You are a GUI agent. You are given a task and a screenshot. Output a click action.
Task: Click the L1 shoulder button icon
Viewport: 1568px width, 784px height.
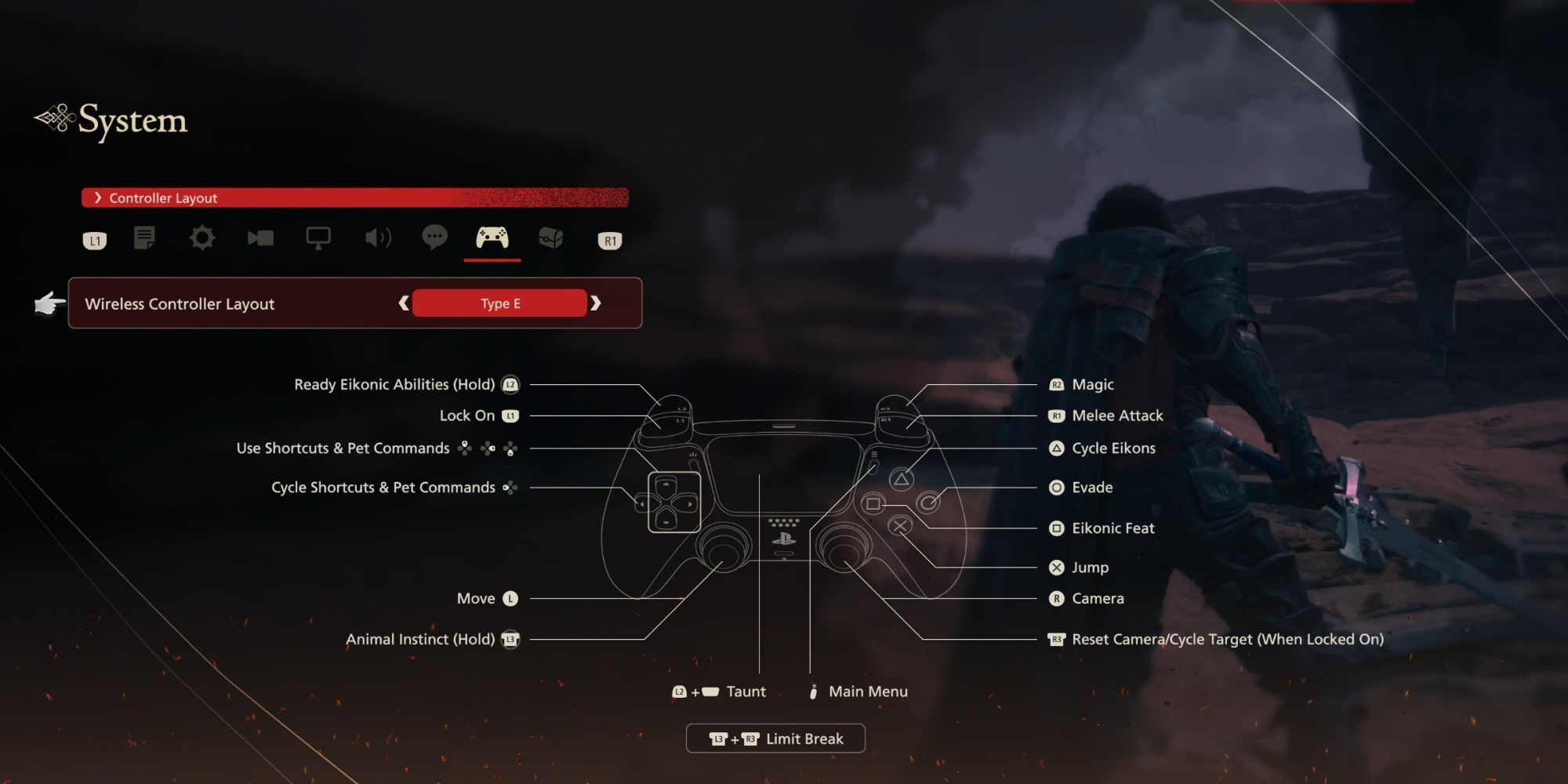[94, 241]
